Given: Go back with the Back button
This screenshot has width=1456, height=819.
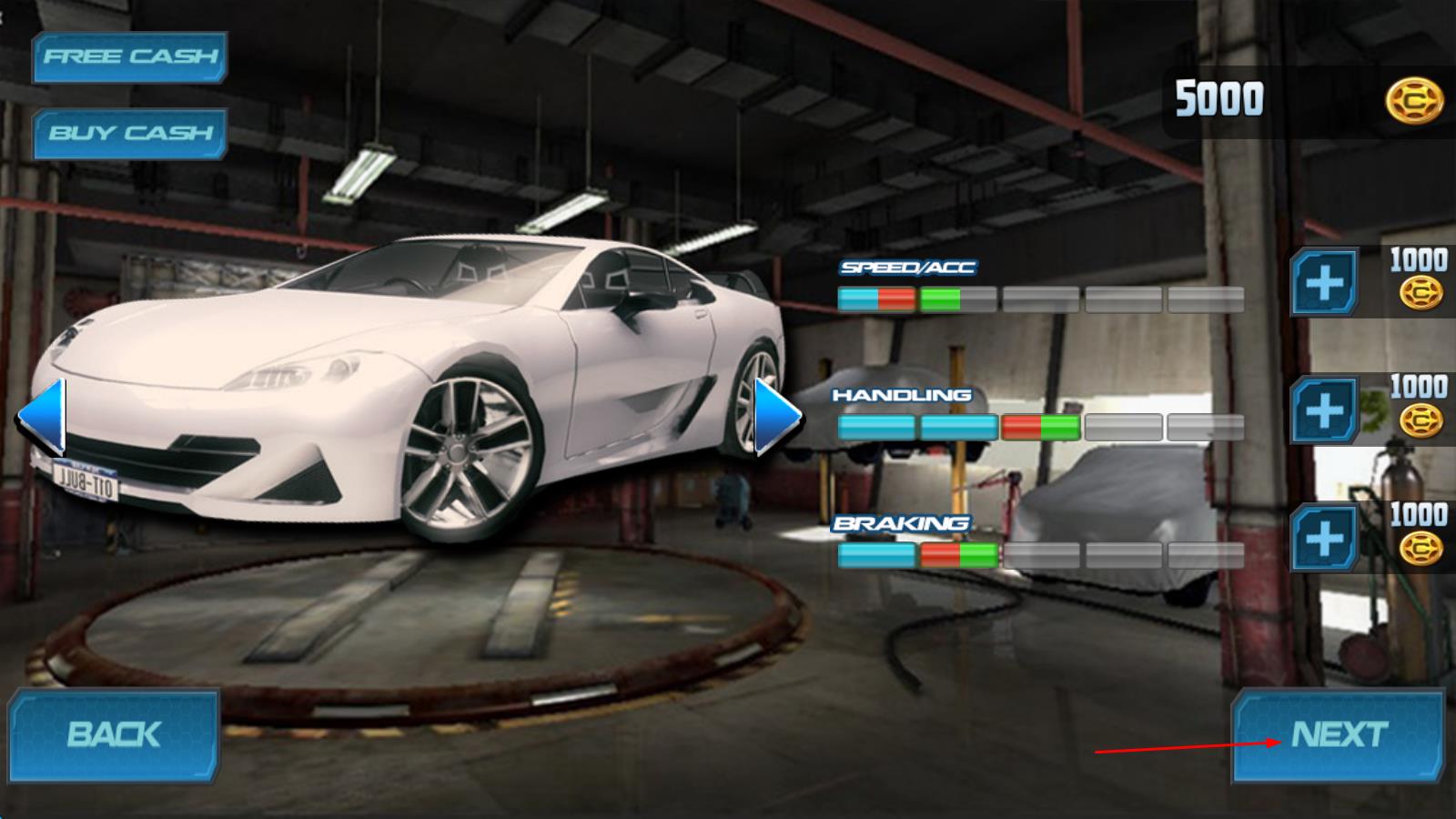Looking at the screenshot, I should point(114,735).
